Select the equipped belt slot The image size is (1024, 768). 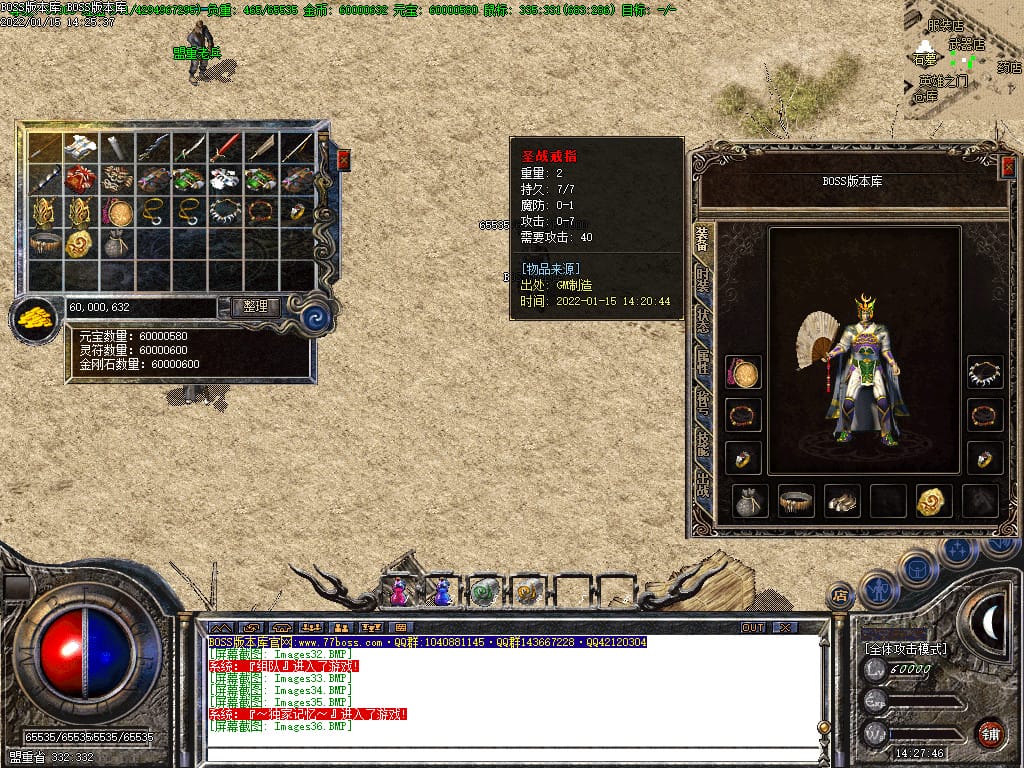coord(795,501)
